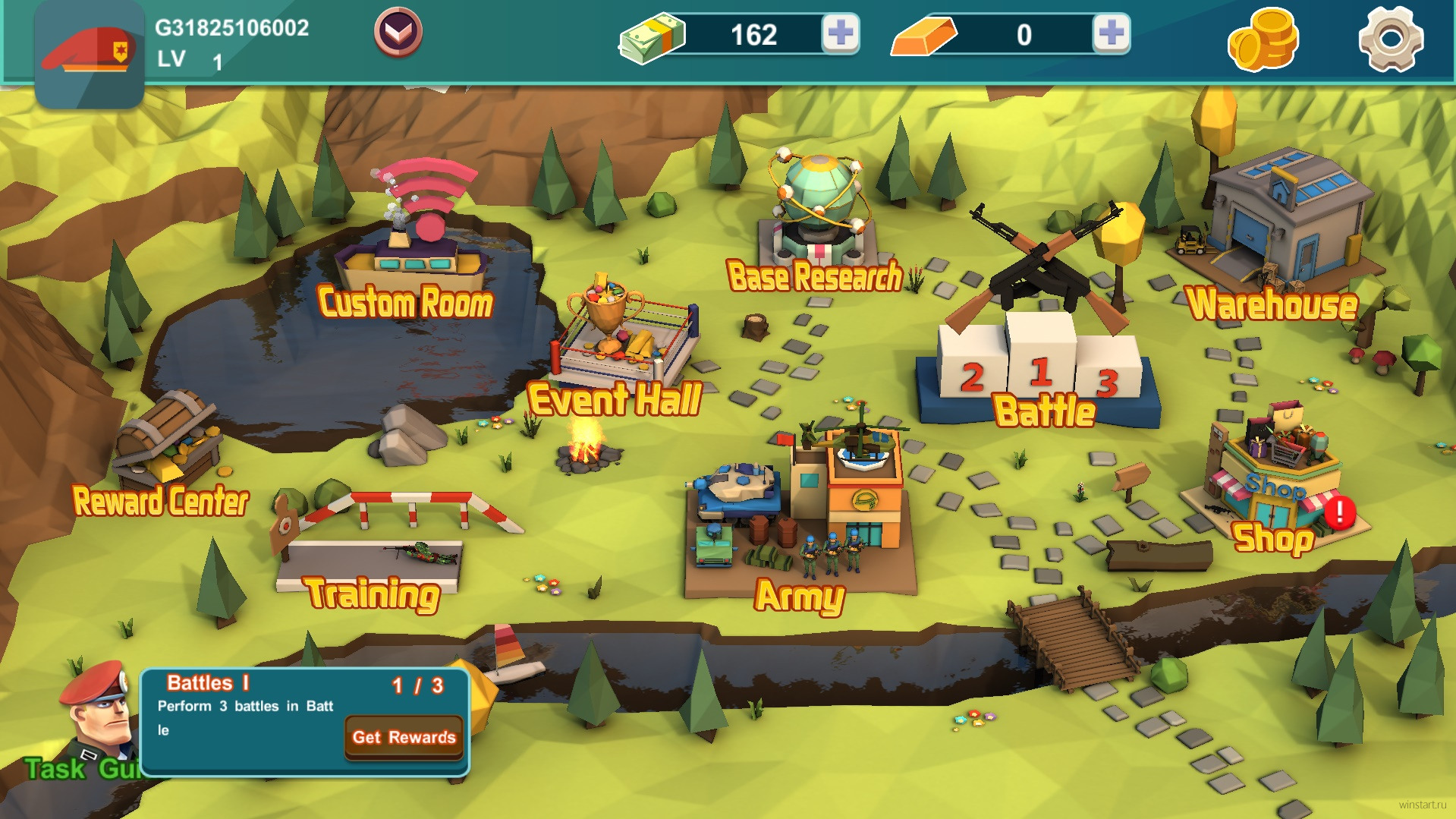
Task: Add more cash with the plus button
Action: 841,33
